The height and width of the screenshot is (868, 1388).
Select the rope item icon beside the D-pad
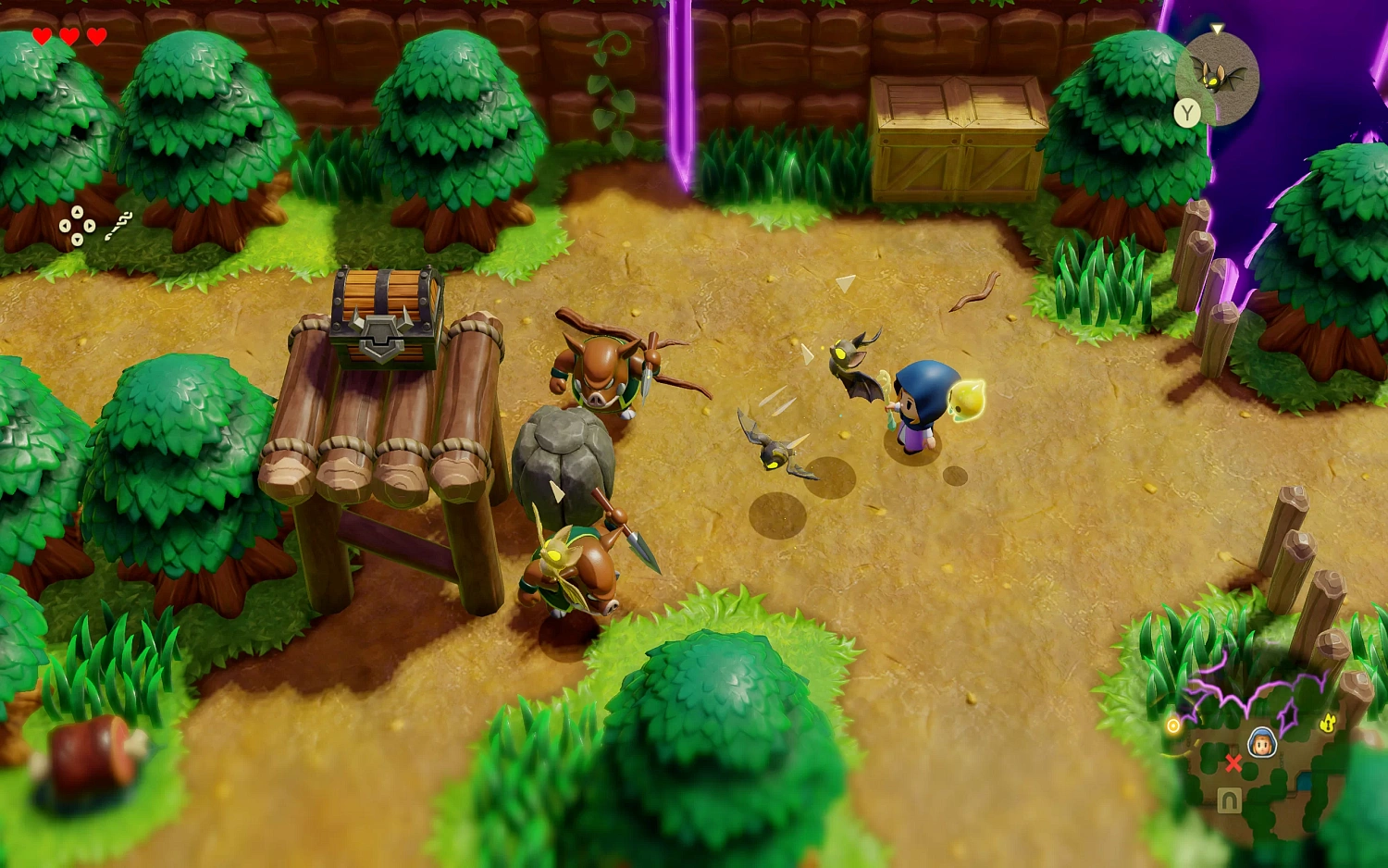click(x=118, y=224)
